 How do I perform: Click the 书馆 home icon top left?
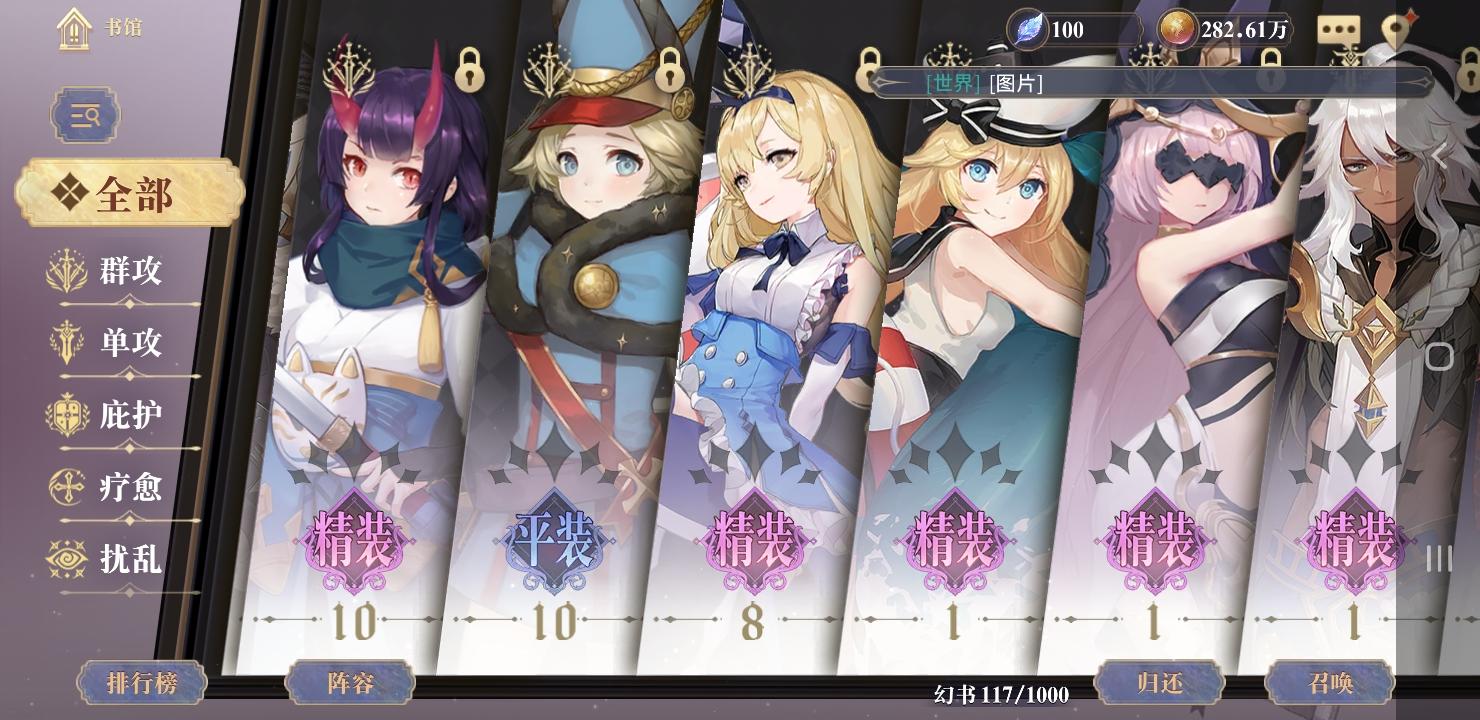[x=73, y=26]
